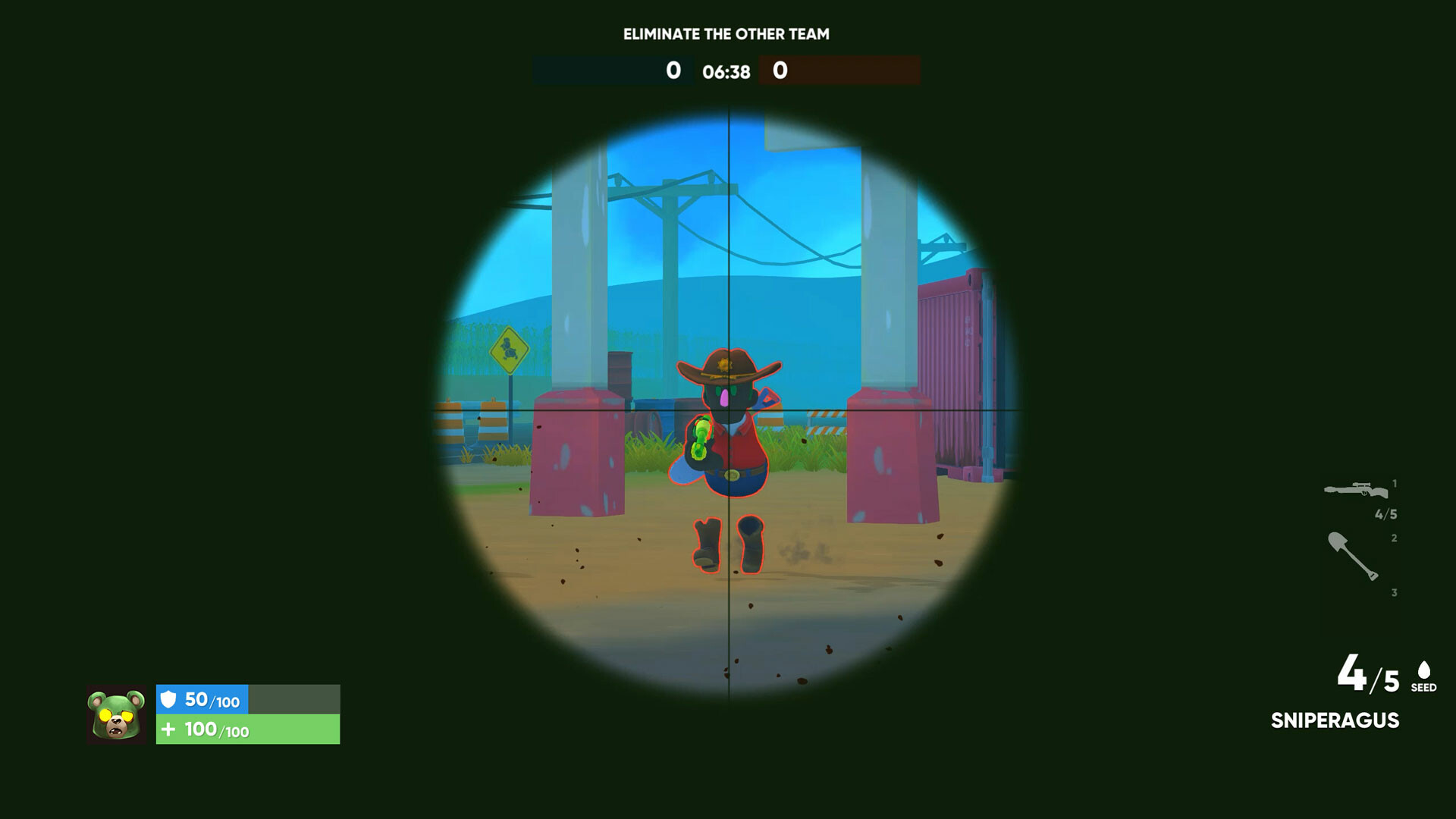
Task: Click the plus icon on the health bar
Action: (x=171, y=729)
